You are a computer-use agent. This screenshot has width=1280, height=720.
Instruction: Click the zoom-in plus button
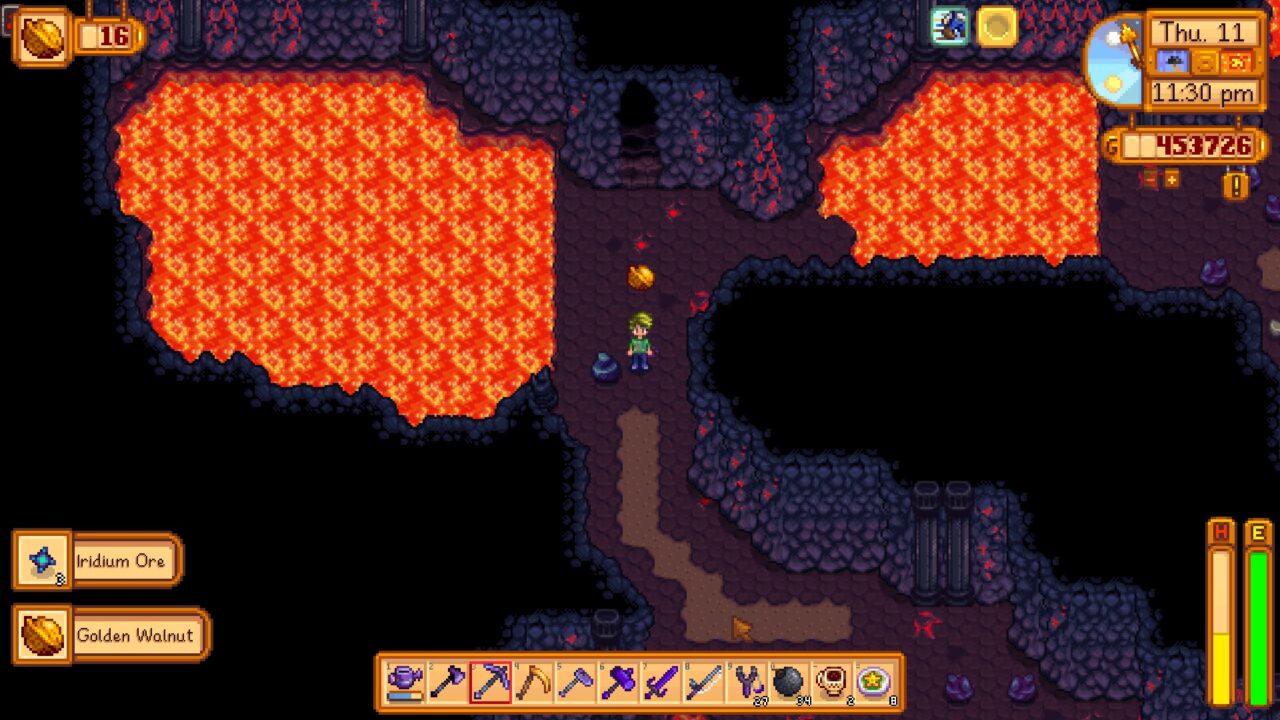1171,179
